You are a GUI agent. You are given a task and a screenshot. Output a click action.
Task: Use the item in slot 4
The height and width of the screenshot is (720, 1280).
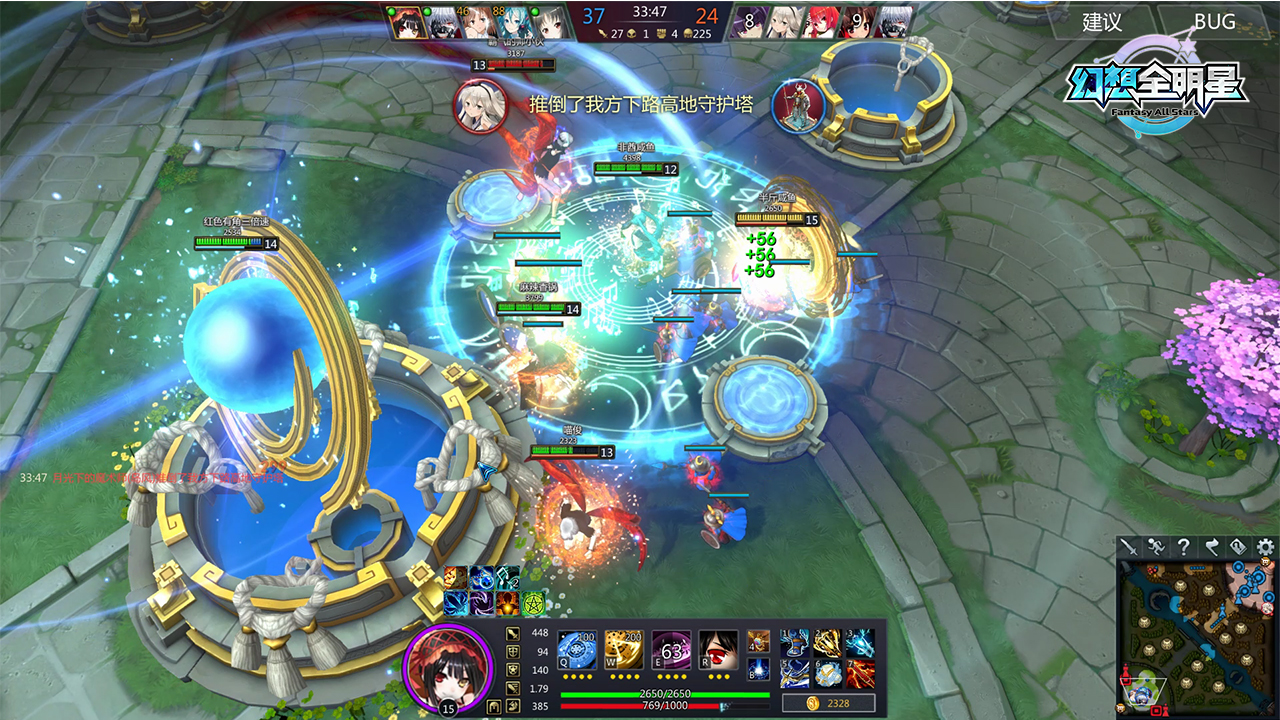pyautogui.click(x=758, y=640)
